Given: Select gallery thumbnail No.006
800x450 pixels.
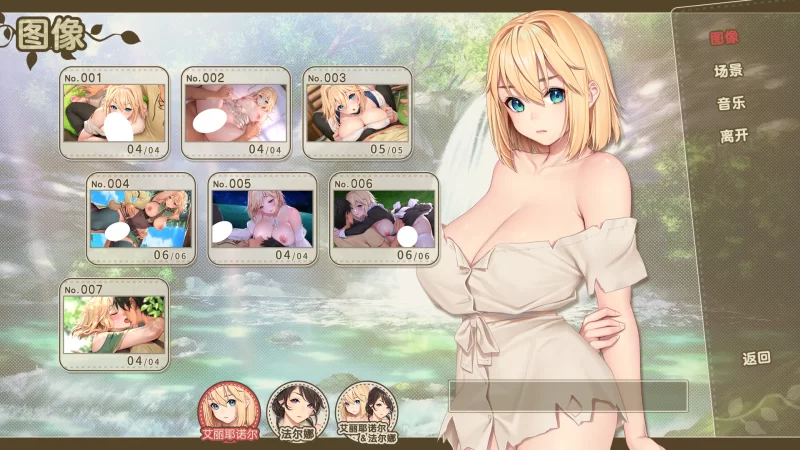Looking at the screenshot, I should click(384, 219).
